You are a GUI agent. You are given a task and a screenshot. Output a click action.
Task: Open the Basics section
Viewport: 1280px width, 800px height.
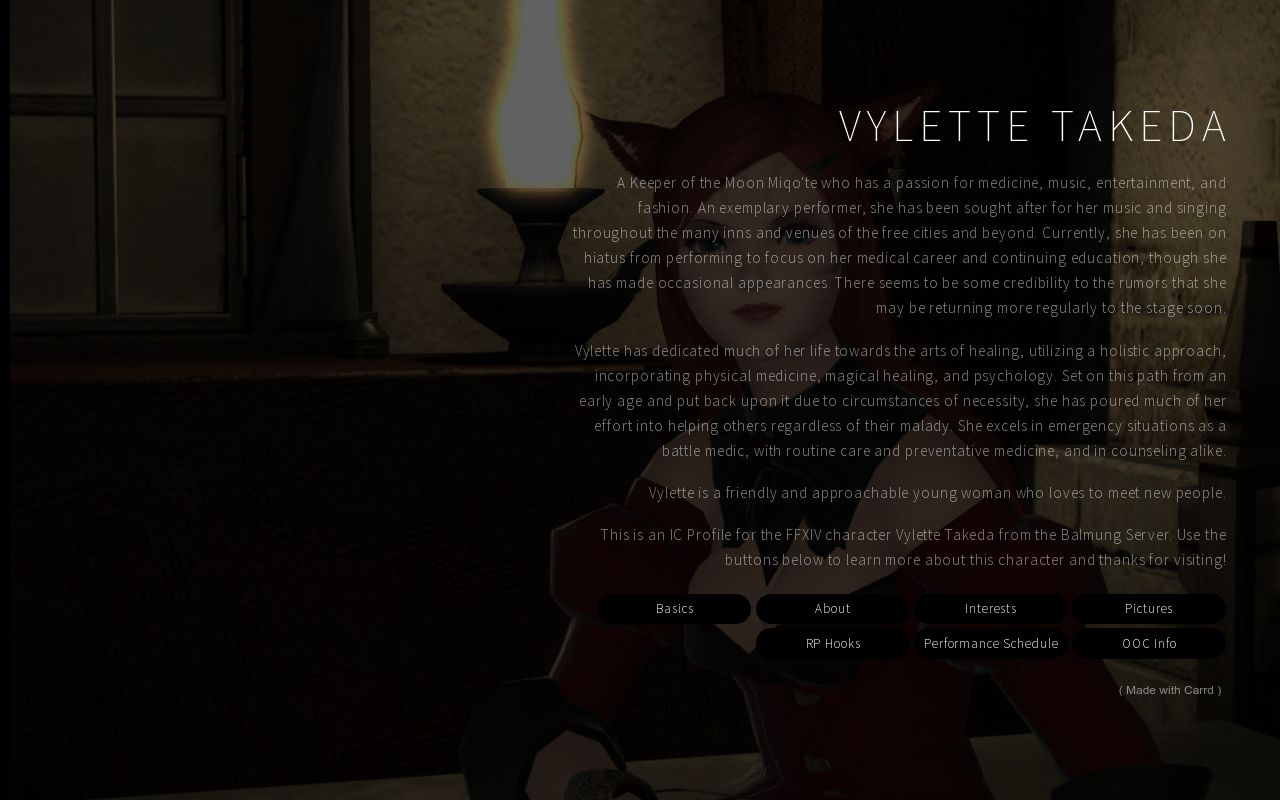(x=674, y=608)
